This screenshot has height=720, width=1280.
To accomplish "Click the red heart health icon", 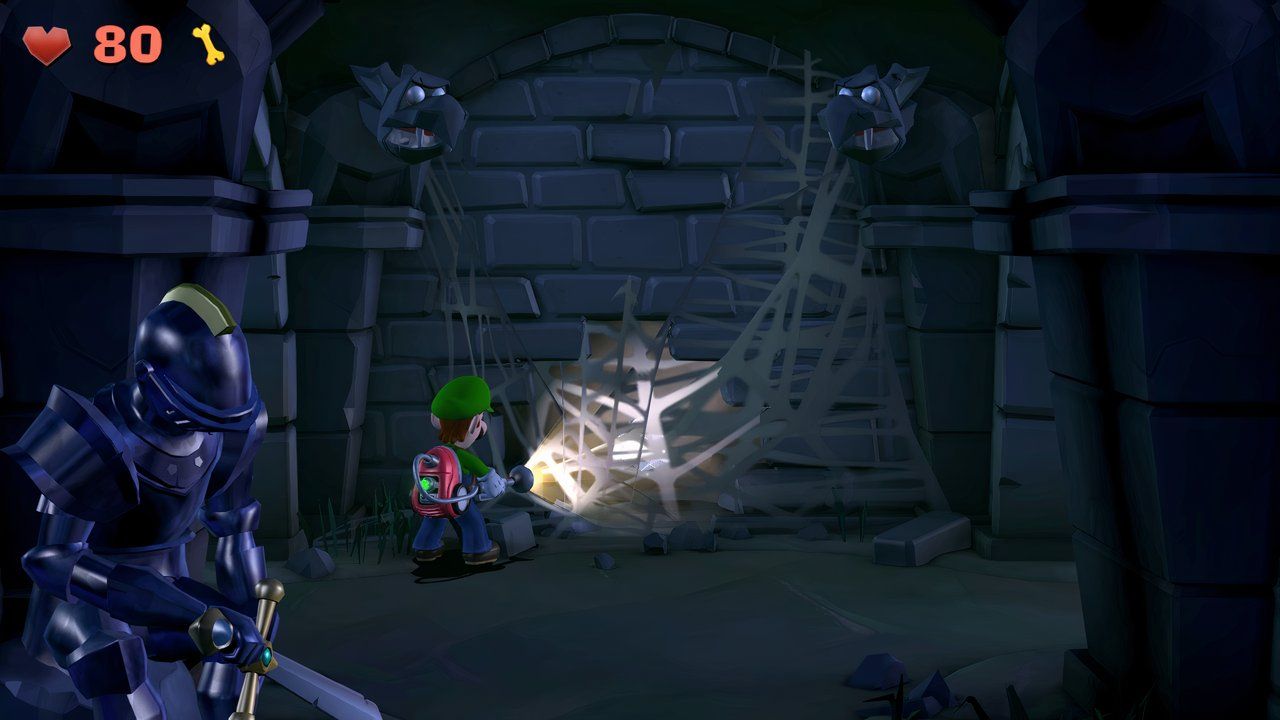I will click(x=45, y=42).
